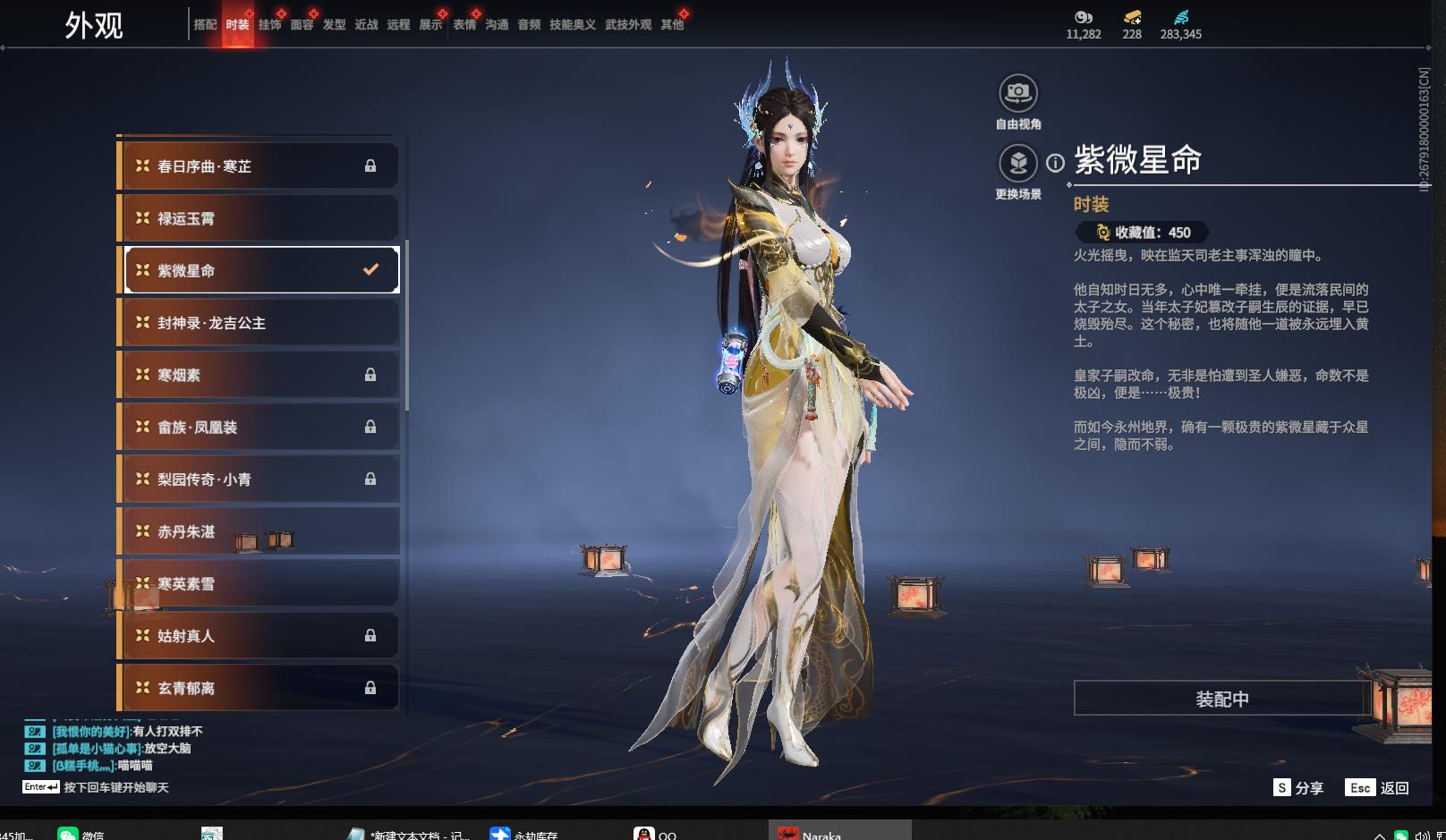The height and width of the screenshot is (840, 1446).
Task: Click the 更换场景 change scene icon
Action: pyautogui.click(x=1017, y=164)
